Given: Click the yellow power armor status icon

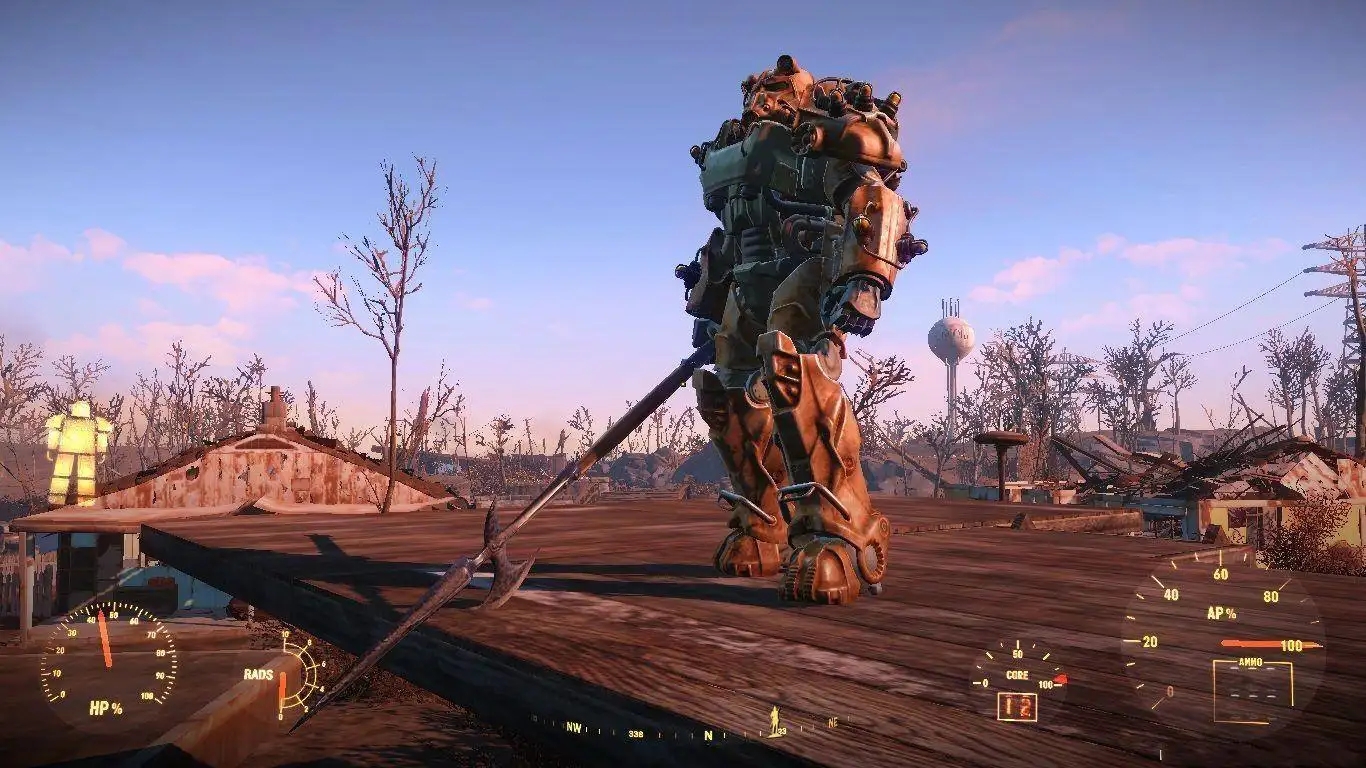Looking at the screenshot, I should coord(76,452).
